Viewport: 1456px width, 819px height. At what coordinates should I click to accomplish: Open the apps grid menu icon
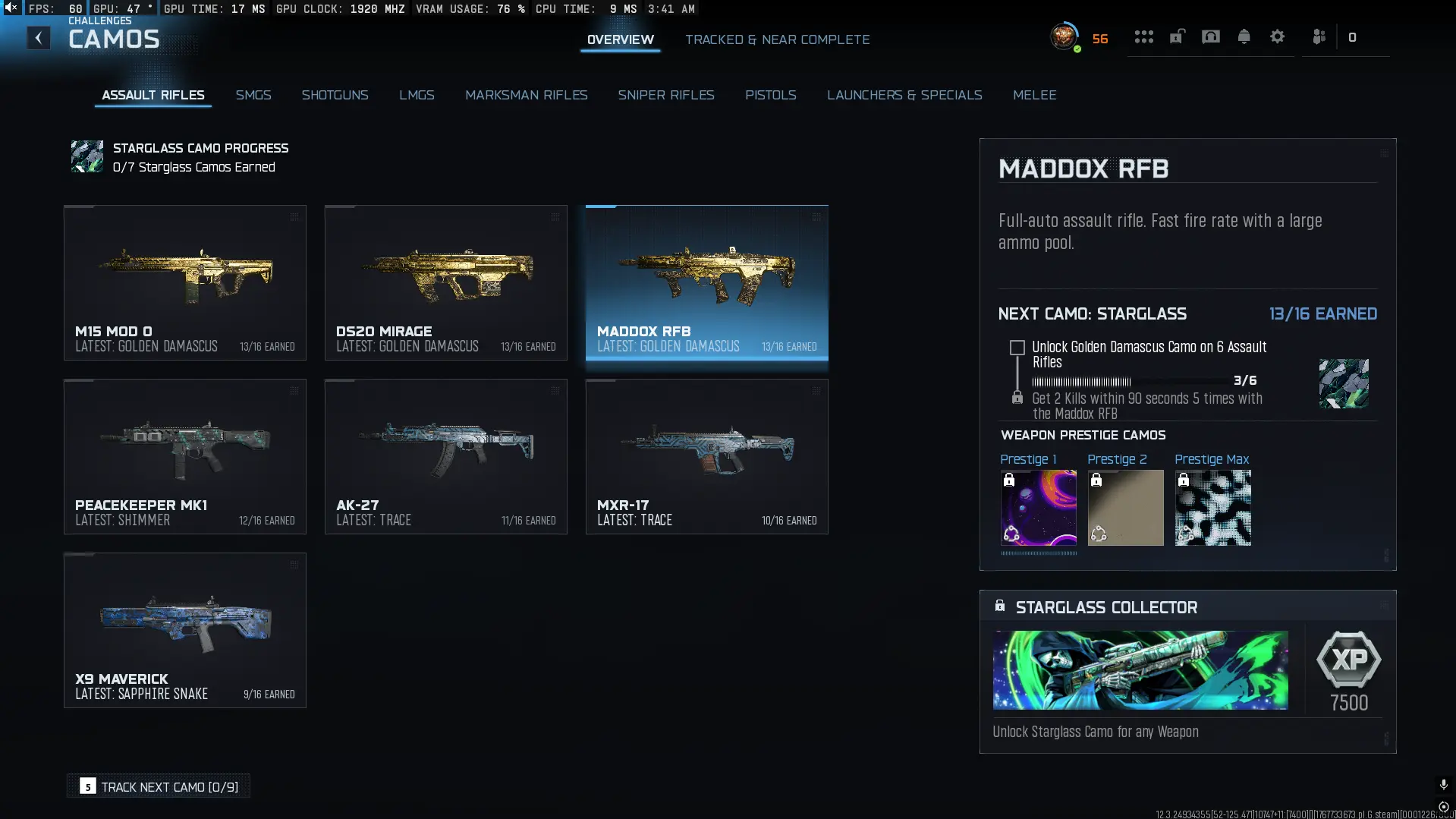1144,36
